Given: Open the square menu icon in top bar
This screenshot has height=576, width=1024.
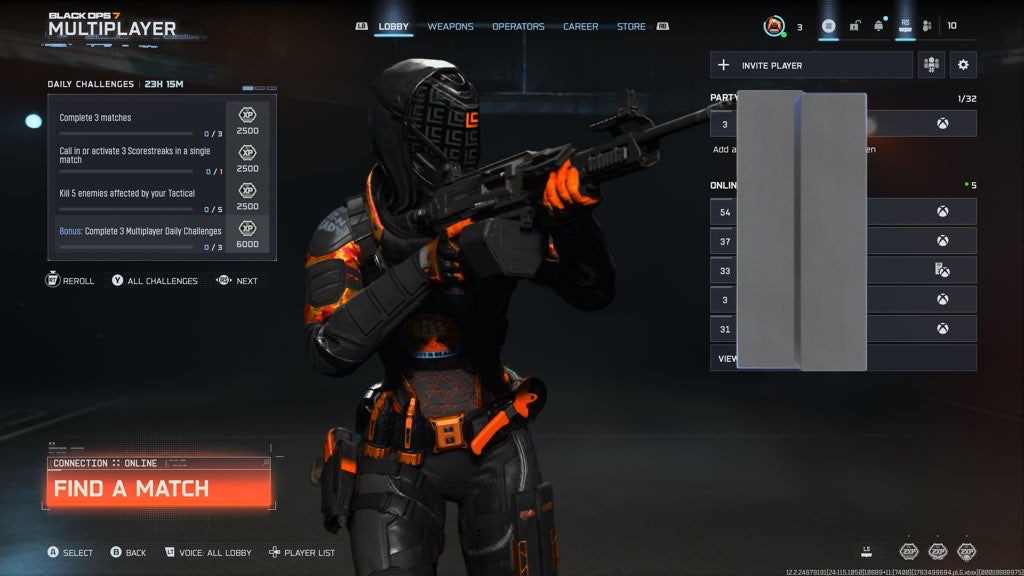Looking at the screenshot, I should pos(829,26).
